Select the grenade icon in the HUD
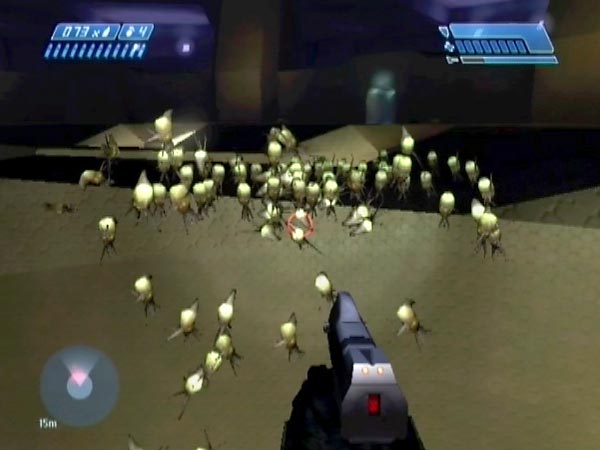The height and width of the screenshot is (450, 600). tap(126, 32)
